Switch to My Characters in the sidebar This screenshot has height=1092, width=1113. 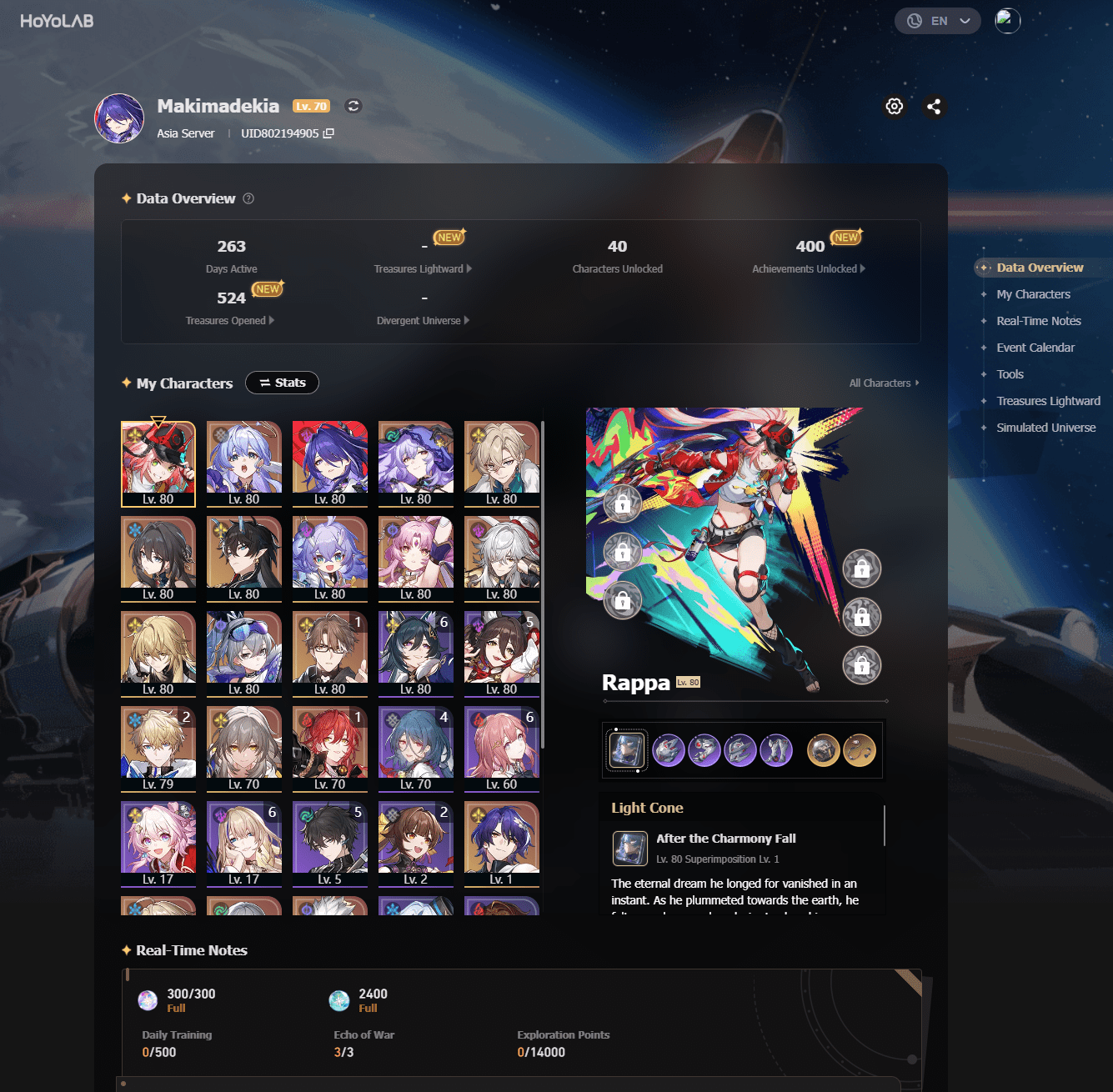tap(1034, 294)
